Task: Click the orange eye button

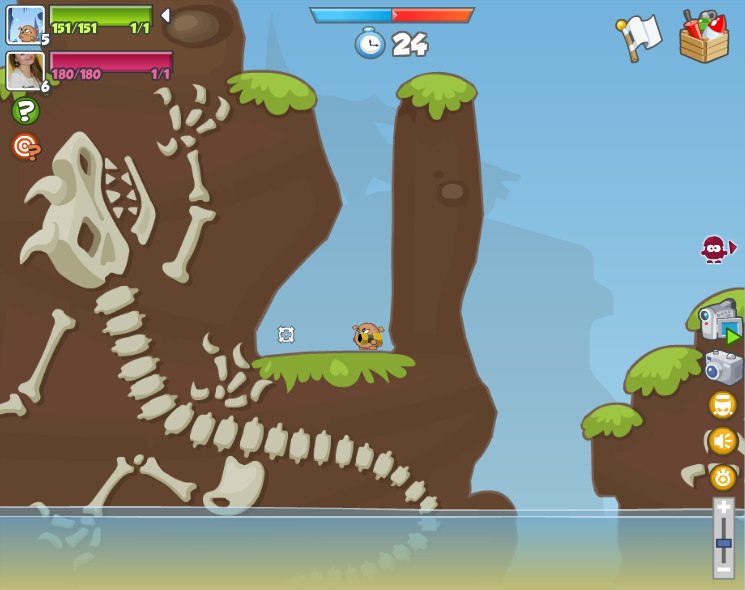Action: point(723,477)
